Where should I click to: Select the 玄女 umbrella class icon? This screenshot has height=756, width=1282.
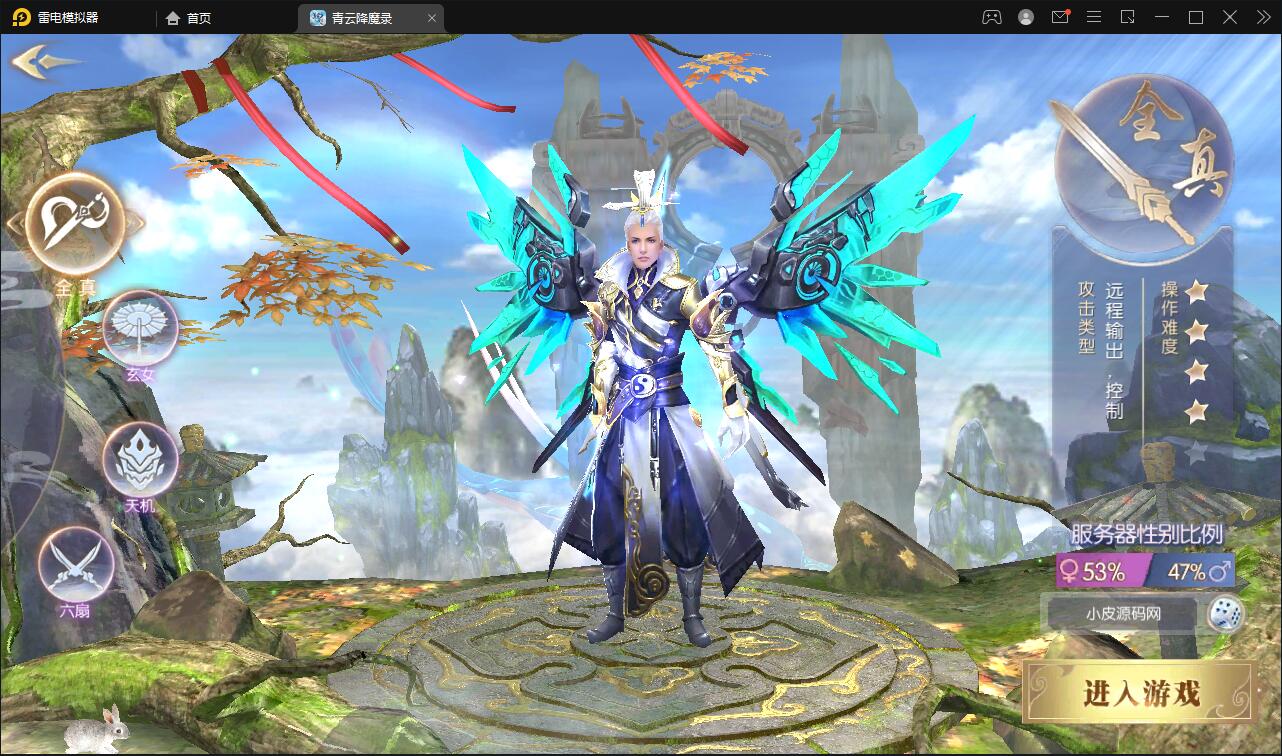click(x=140, y=330)
